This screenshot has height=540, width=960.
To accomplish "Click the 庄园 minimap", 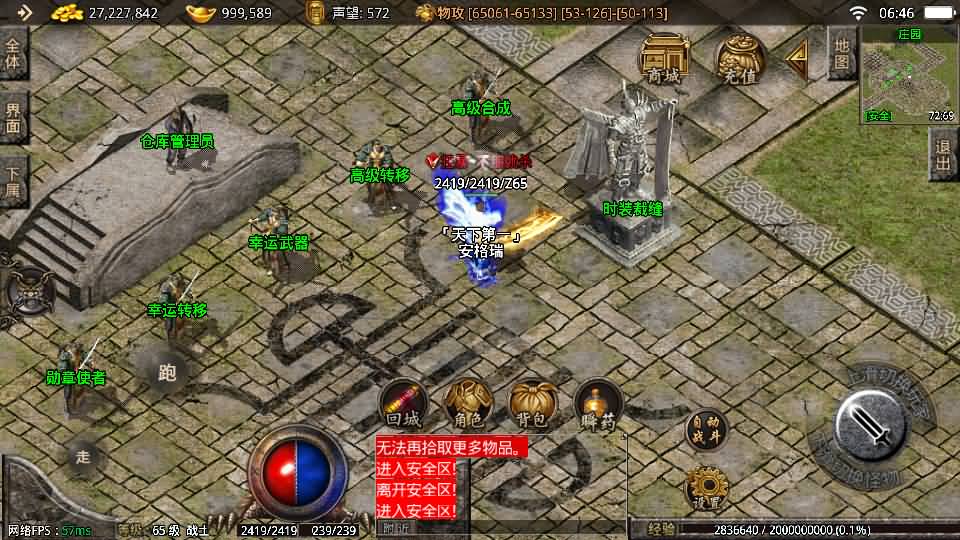I will pyautogui.click(x=908, y=74).
